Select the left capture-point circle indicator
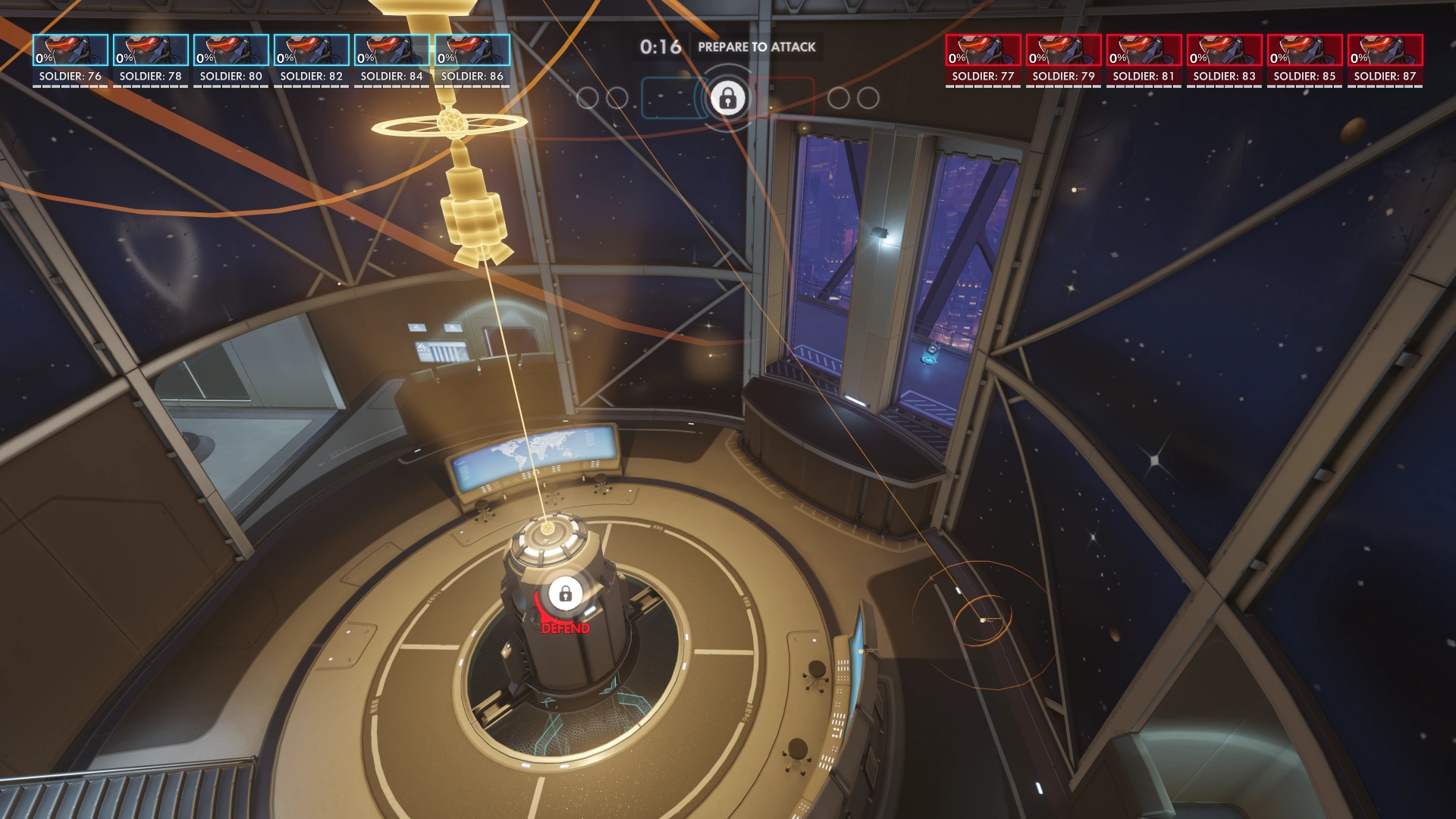Viewport: 1456px width, 819px height. point(588,97)
